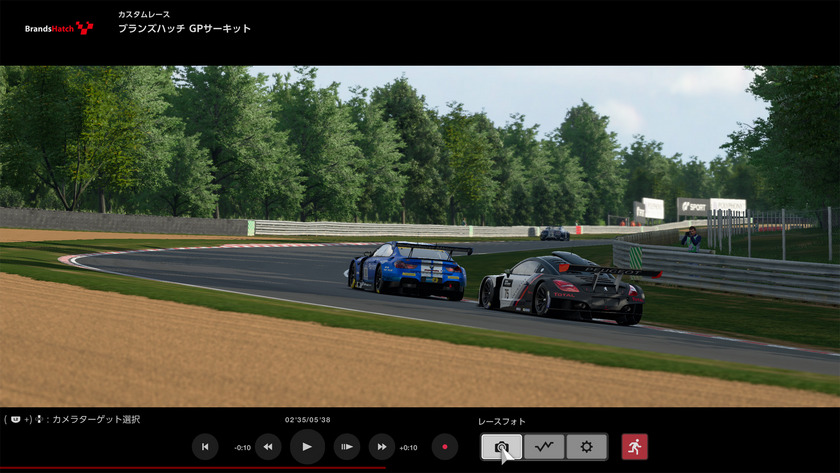Play the replay

click(307, 447)
